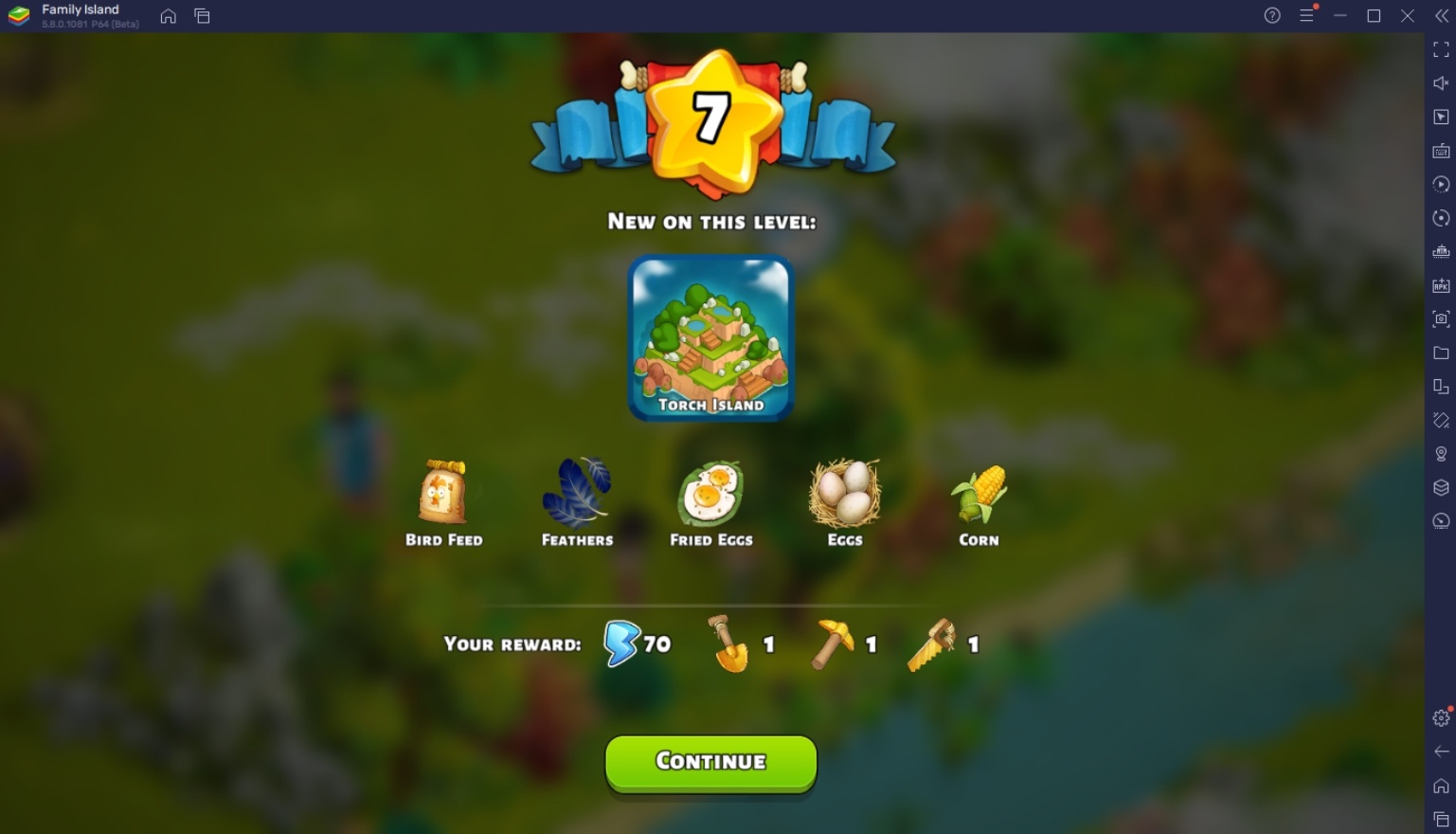Take a screenshot using the camera icon

point(1441,319)
